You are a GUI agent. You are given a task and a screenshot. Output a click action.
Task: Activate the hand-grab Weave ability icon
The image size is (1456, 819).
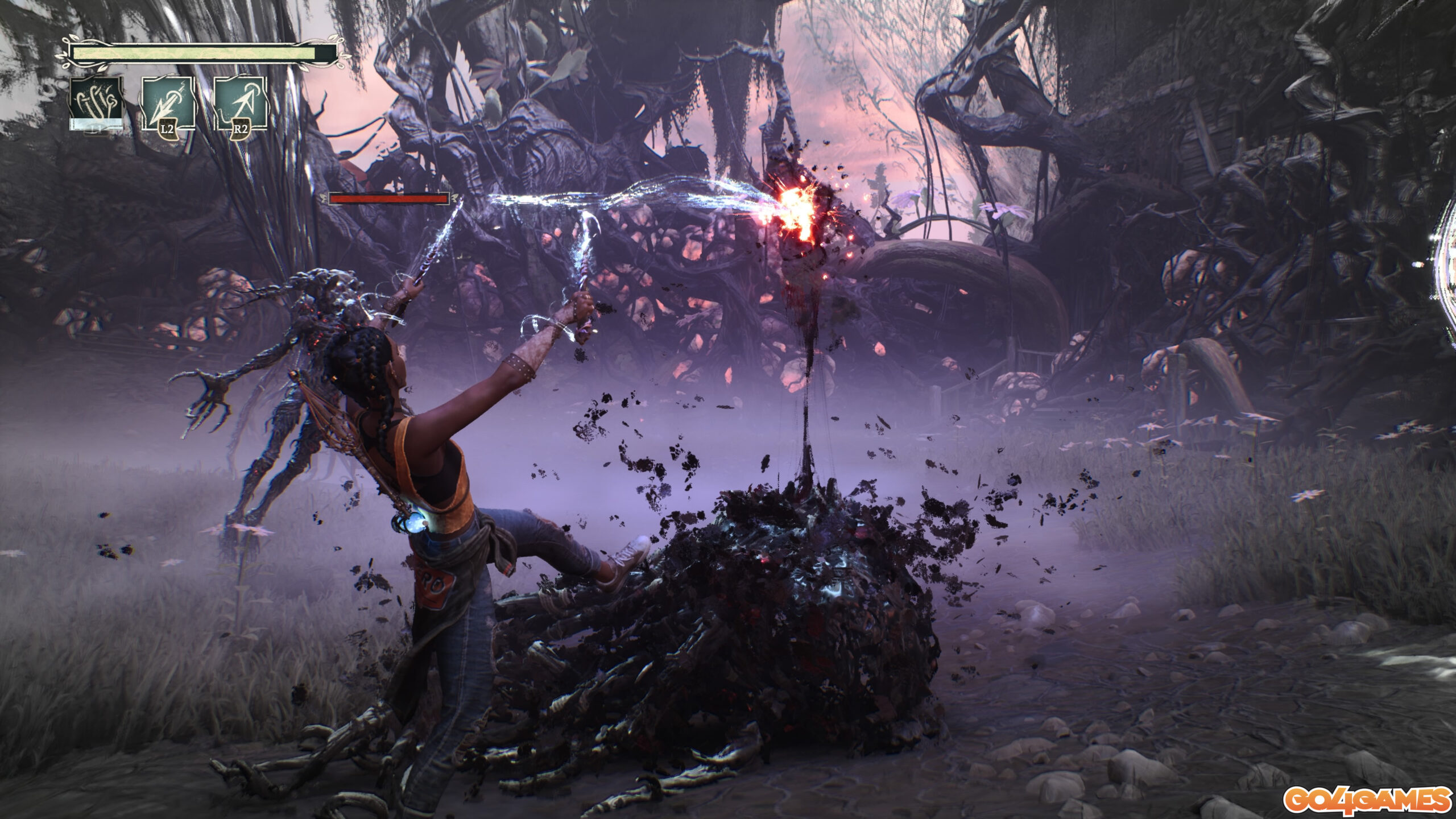tap(96, 104)
